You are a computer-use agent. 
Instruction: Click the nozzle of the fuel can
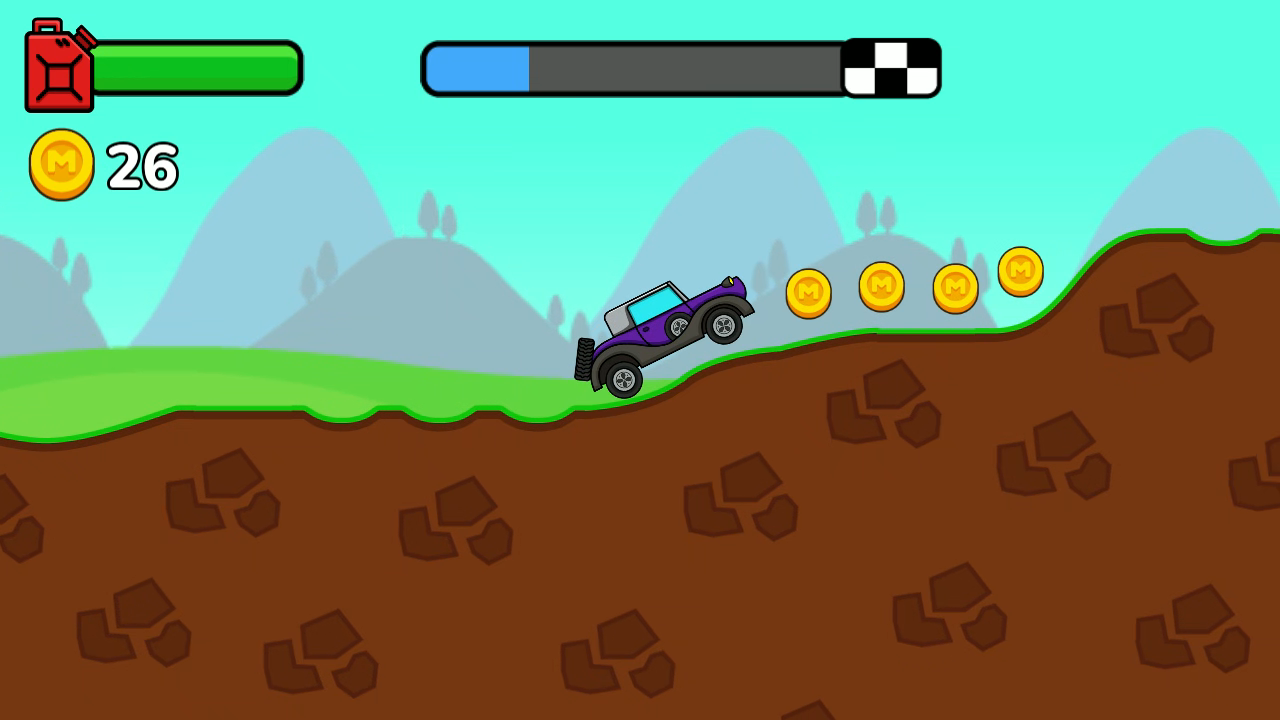[85, 38]
